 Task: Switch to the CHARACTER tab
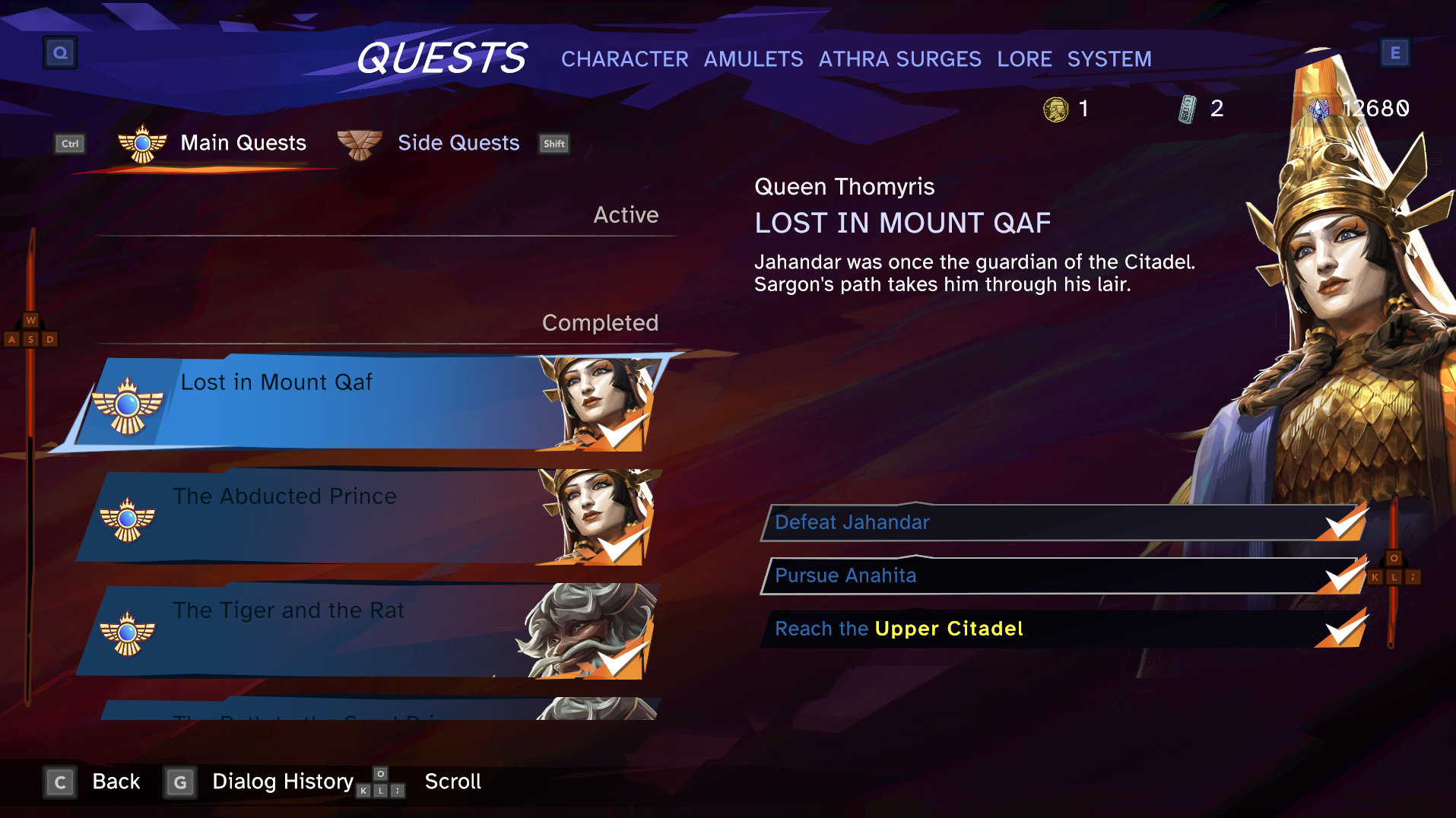coord(623,59)
